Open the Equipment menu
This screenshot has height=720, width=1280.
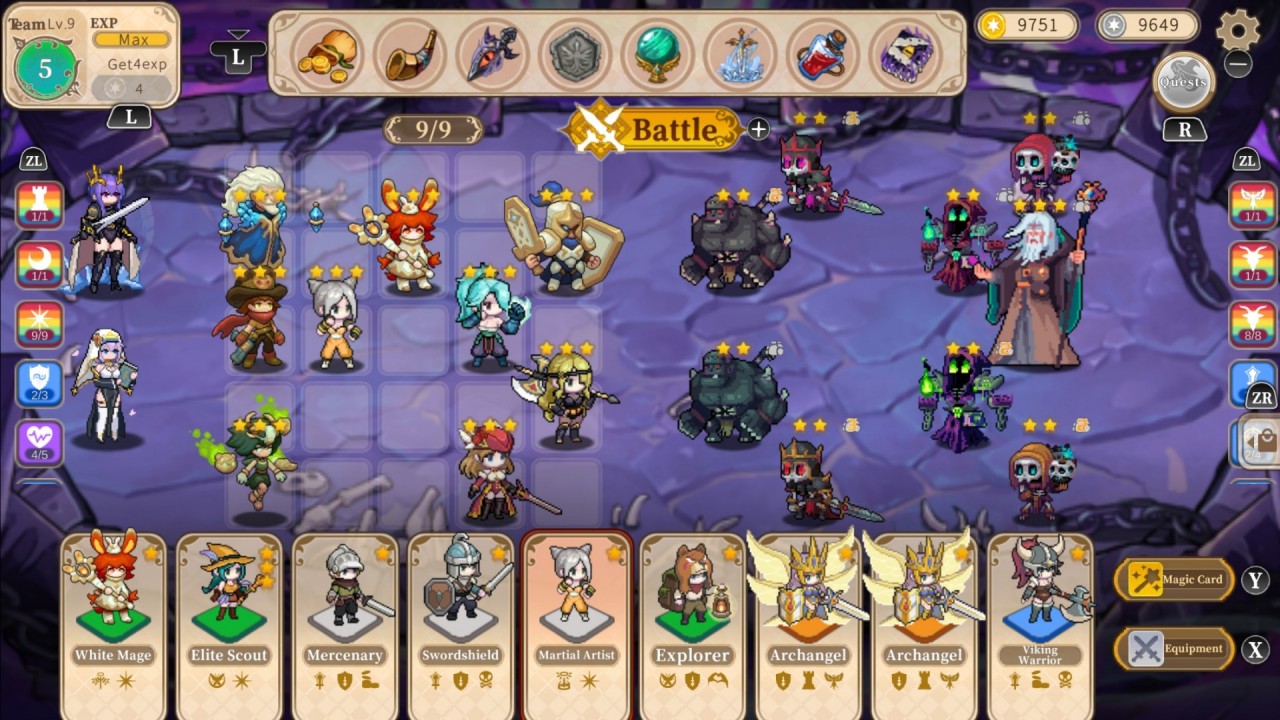click(1175, 648)
